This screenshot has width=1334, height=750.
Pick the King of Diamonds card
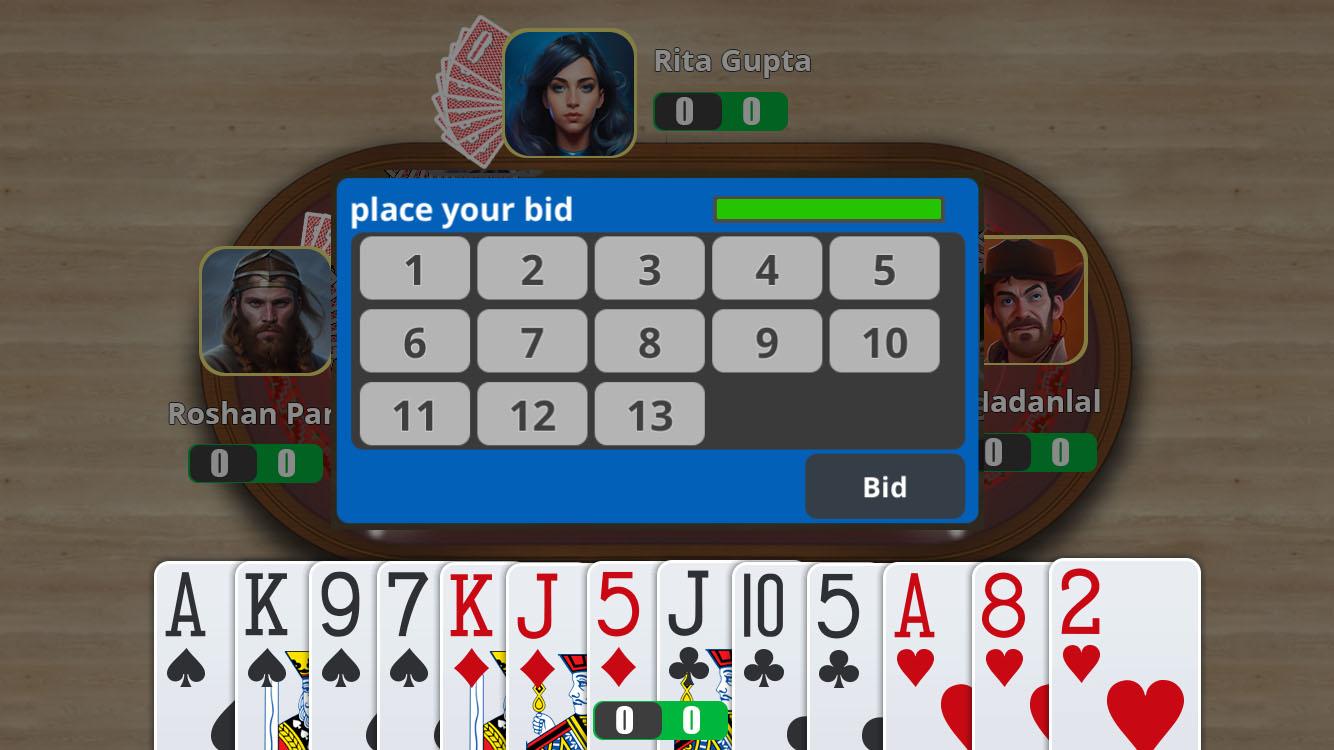[472, 650]
